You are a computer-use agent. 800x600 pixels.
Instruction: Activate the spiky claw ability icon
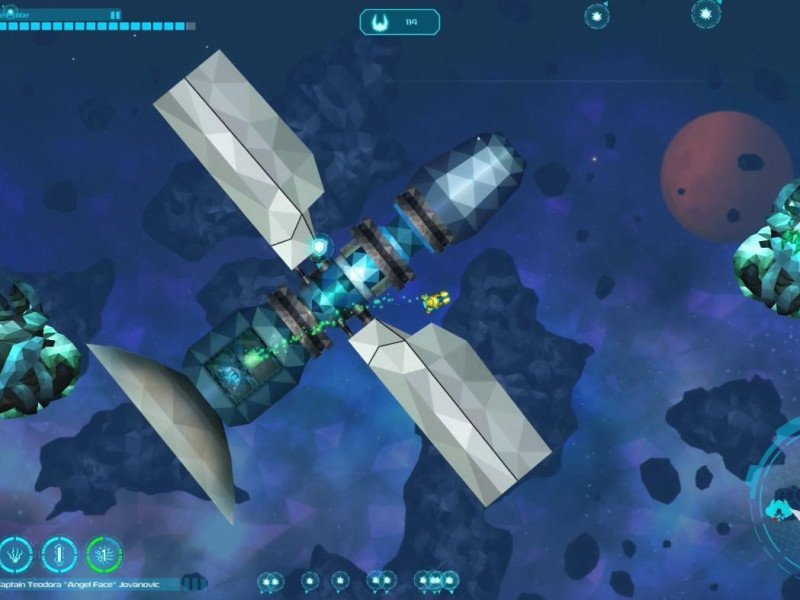[x=17, y=553]
